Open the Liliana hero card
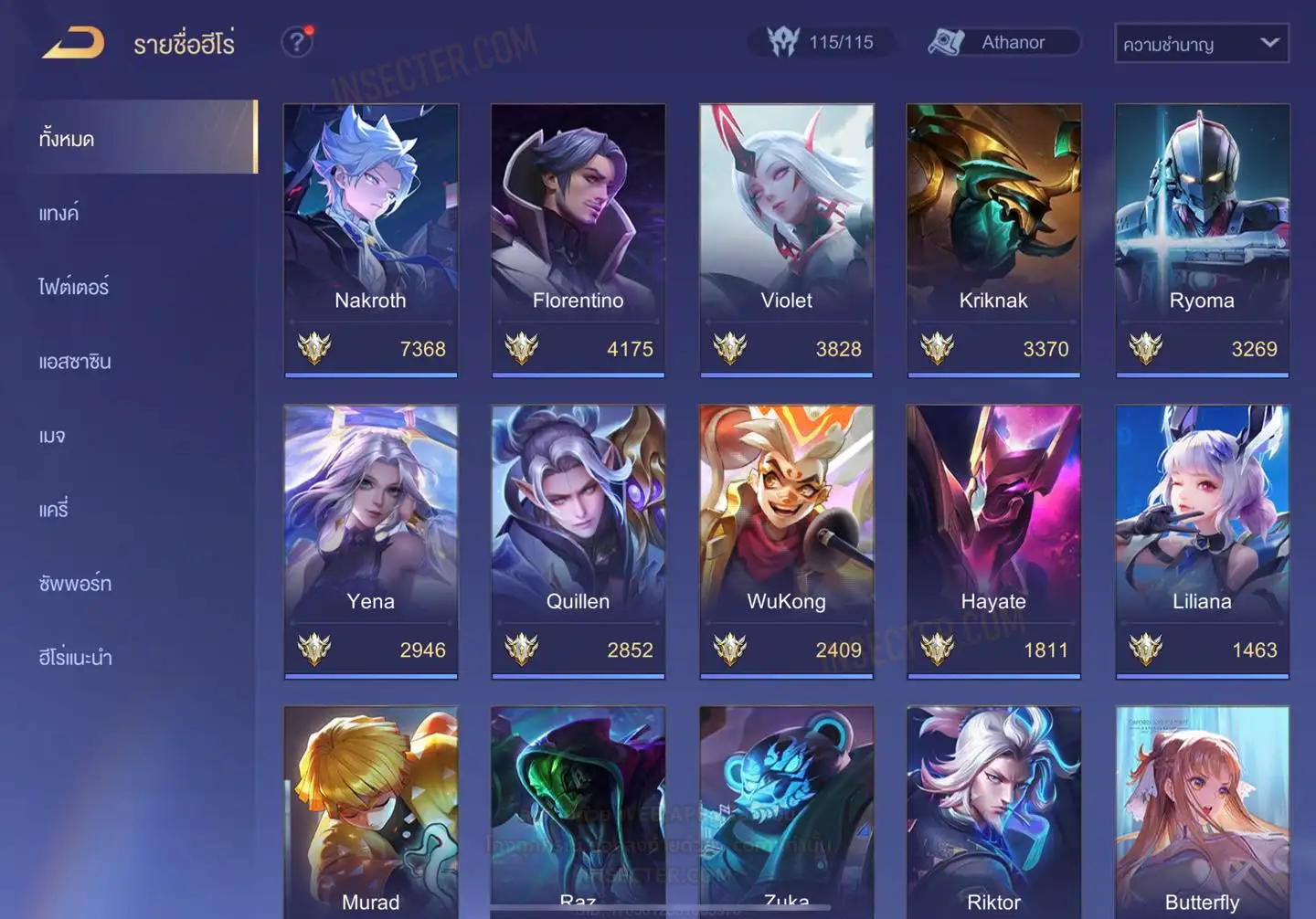 pos(1202,541)
